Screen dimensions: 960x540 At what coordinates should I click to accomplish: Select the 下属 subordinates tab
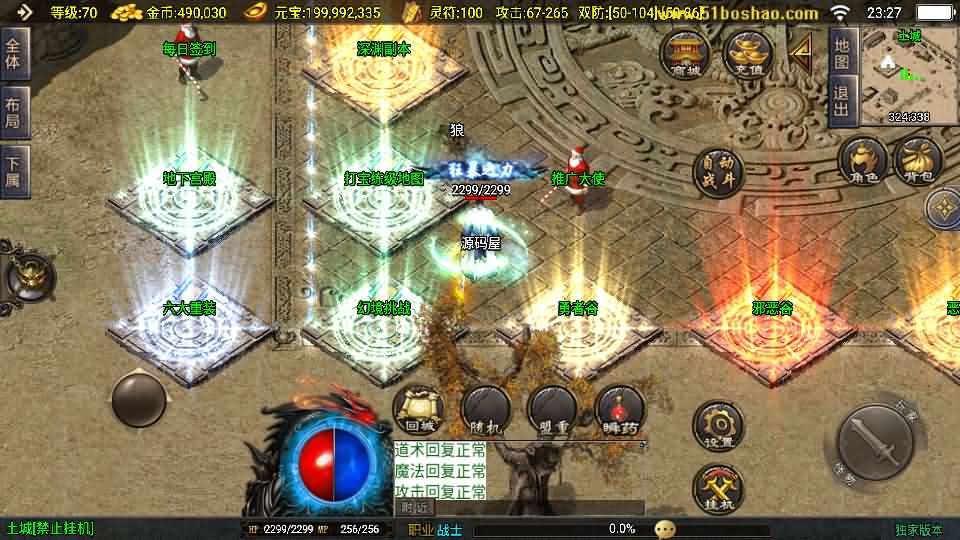pyautogui.click(x=14, y=170)
